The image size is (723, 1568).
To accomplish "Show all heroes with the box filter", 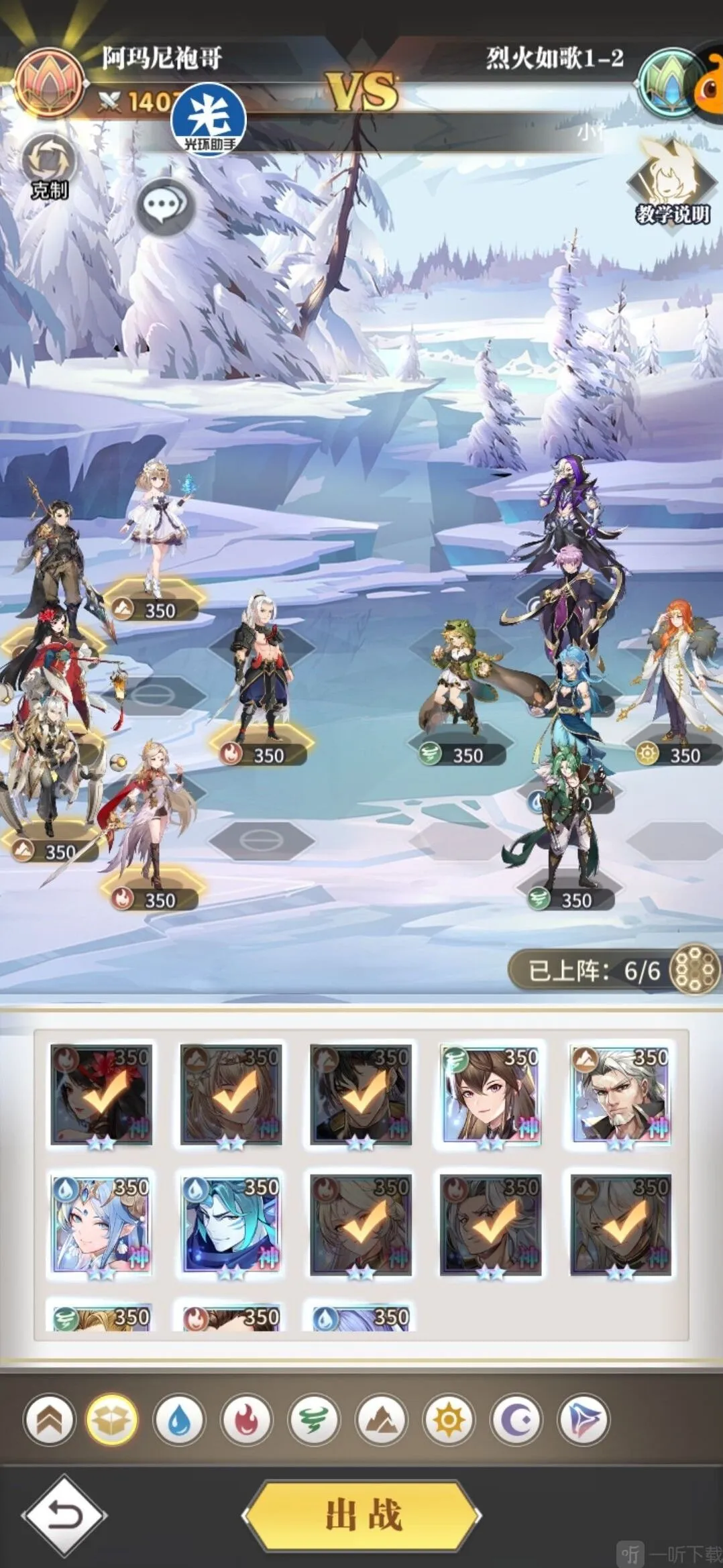I will pos(112,1420).
